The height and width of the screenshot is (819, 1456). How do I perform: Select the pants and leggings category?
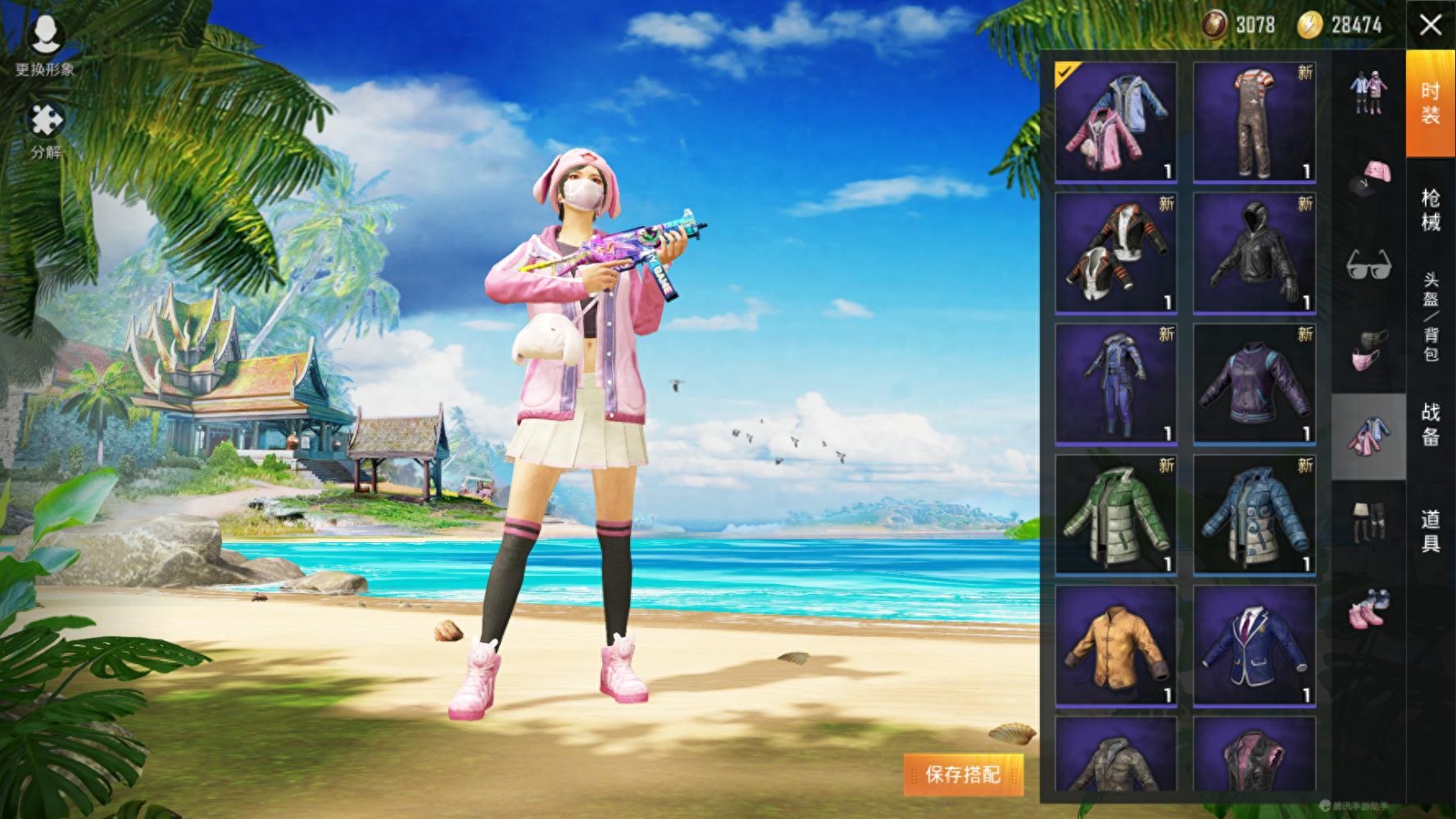pos(1368,522)
